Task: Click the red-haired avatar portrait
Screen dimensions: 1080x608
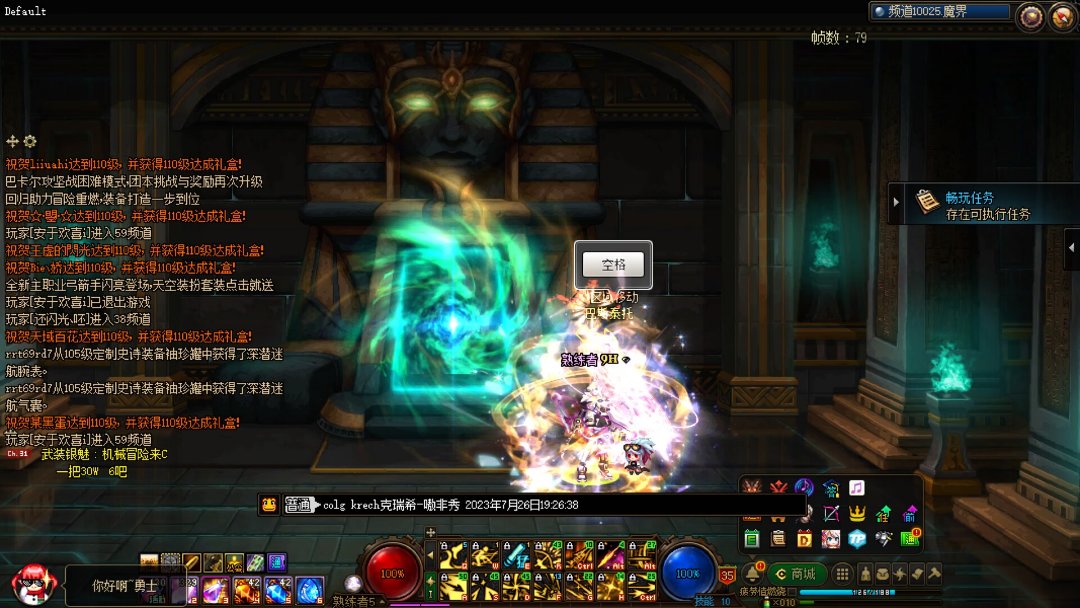Action: pos(31,583)
